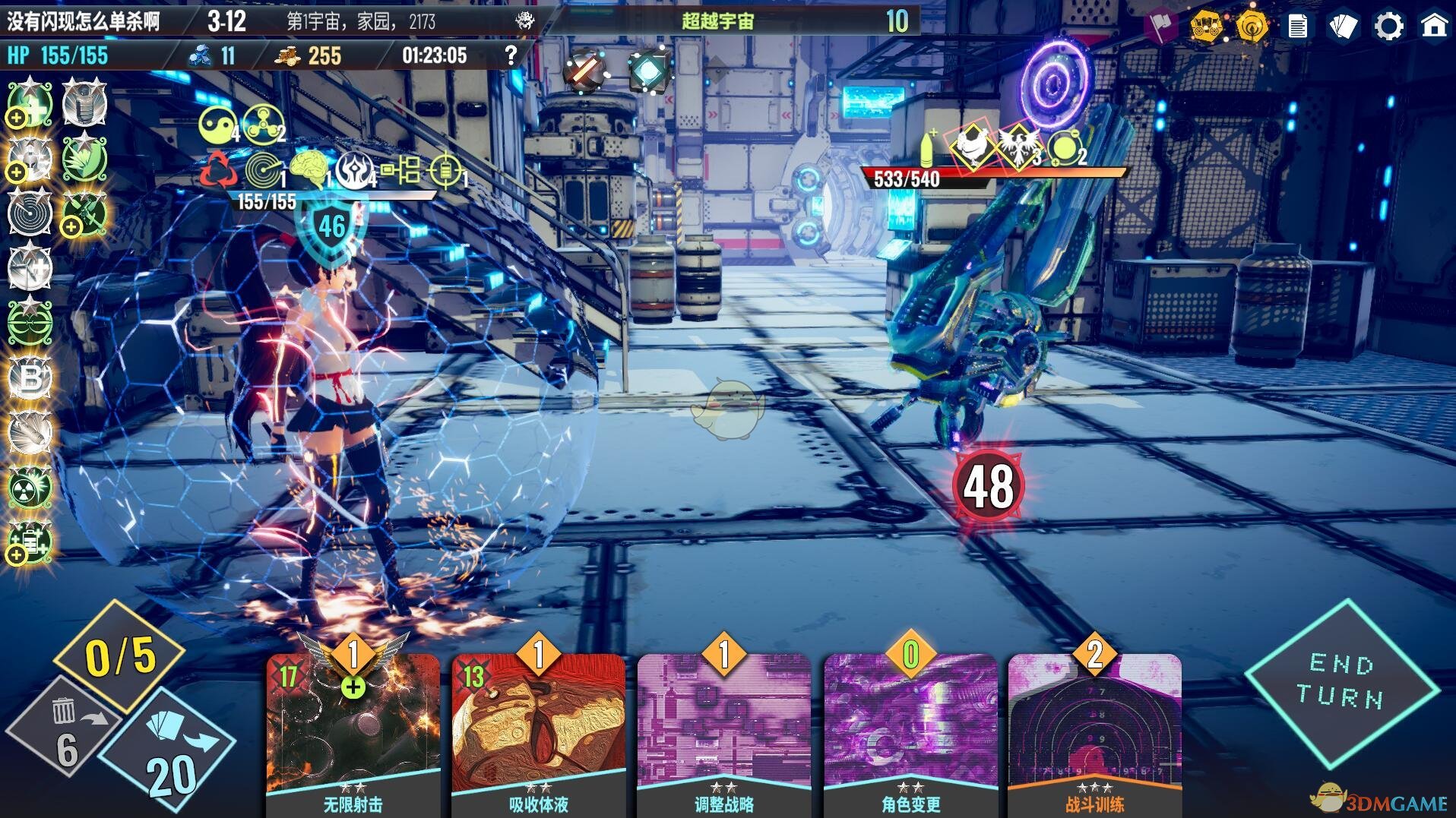Image resolution: width=1456 pixels, height=818 pixels.
Task: Play the zero-cost 角色变更 card
Action: [910, 729]
